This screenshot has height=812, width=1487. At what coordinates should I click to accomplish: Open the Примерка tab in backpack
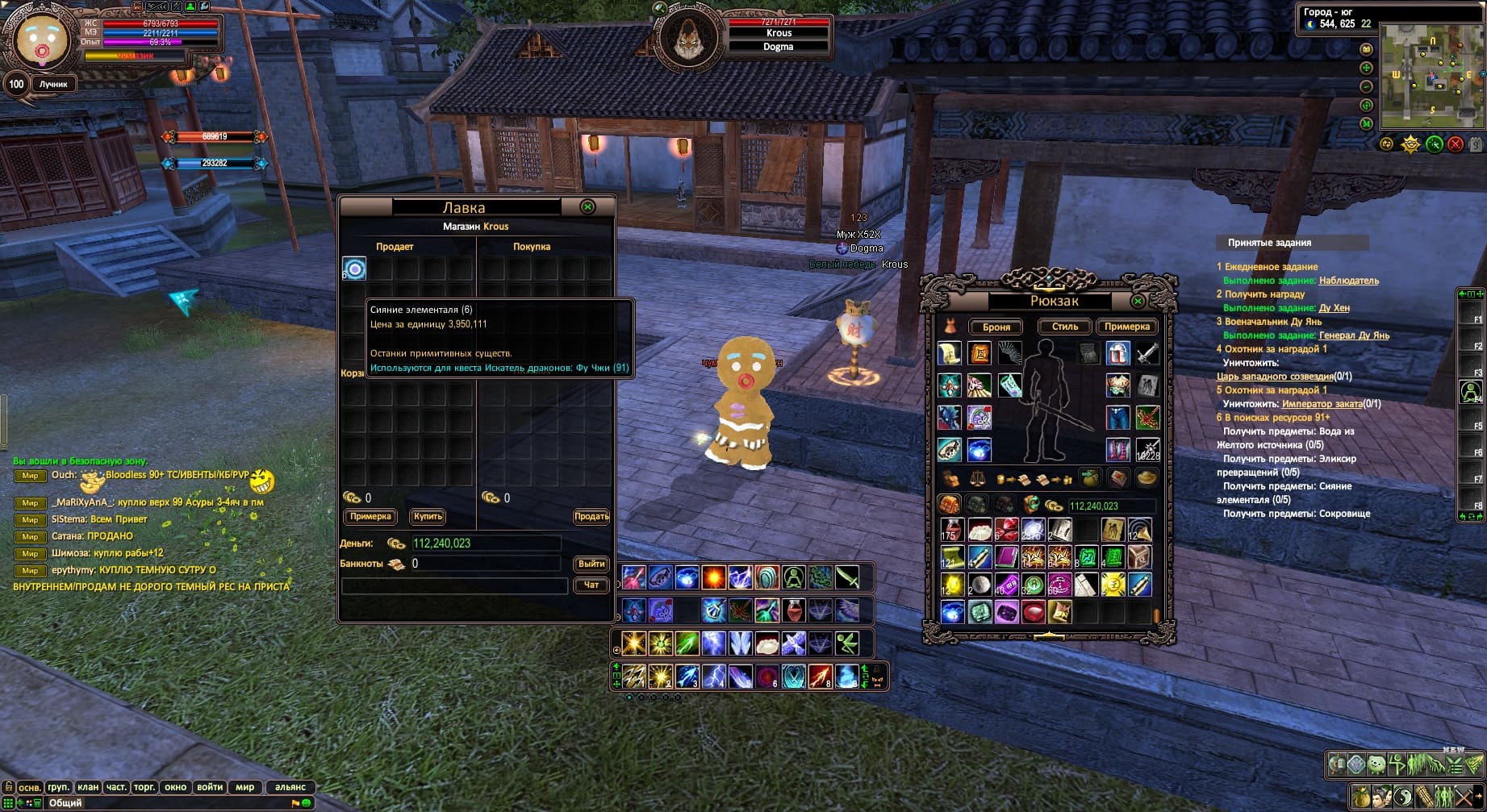pyautogui.click(x=1126, y=327)
